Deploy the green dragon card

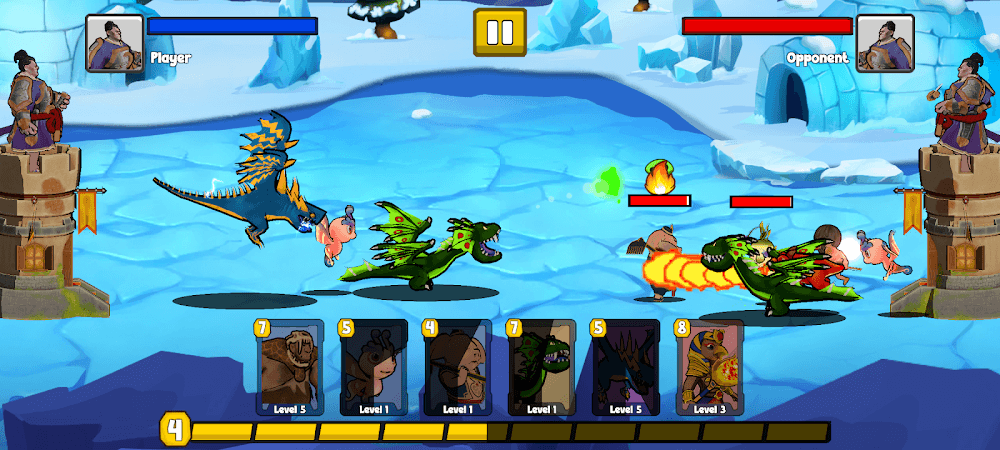542,368
